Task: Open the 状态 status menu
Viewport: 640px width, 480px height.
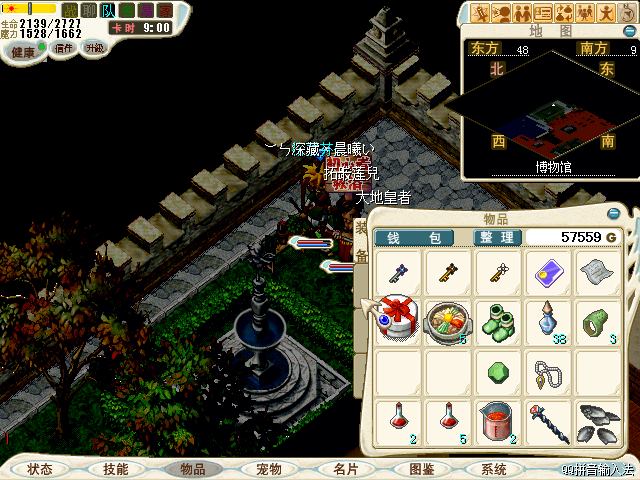Action: pyautogui.click(x=40, y=469)
